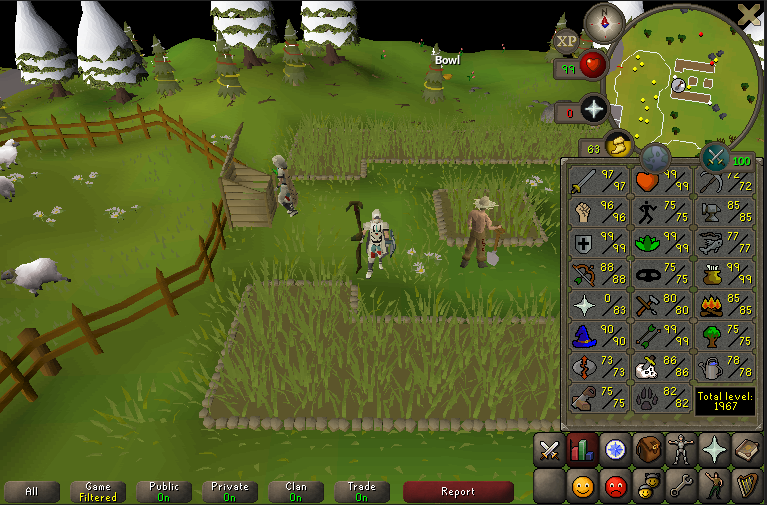This screenshot has width=767, height=505.
Task: Open the Friends List smiley tab
Action: (x=582, y=486)
